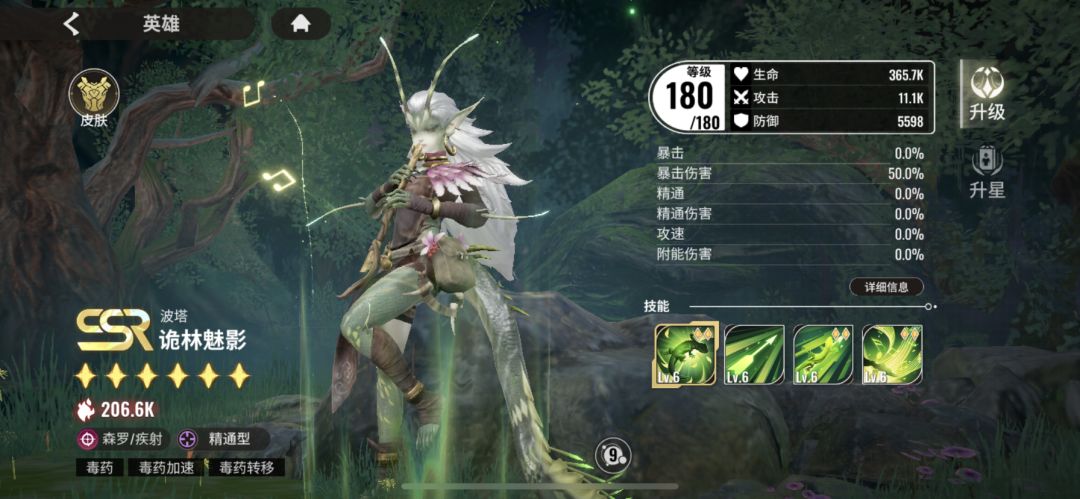Go back using the arrow beside 英雄
1080x499 pixels.
tap(71, 24)
